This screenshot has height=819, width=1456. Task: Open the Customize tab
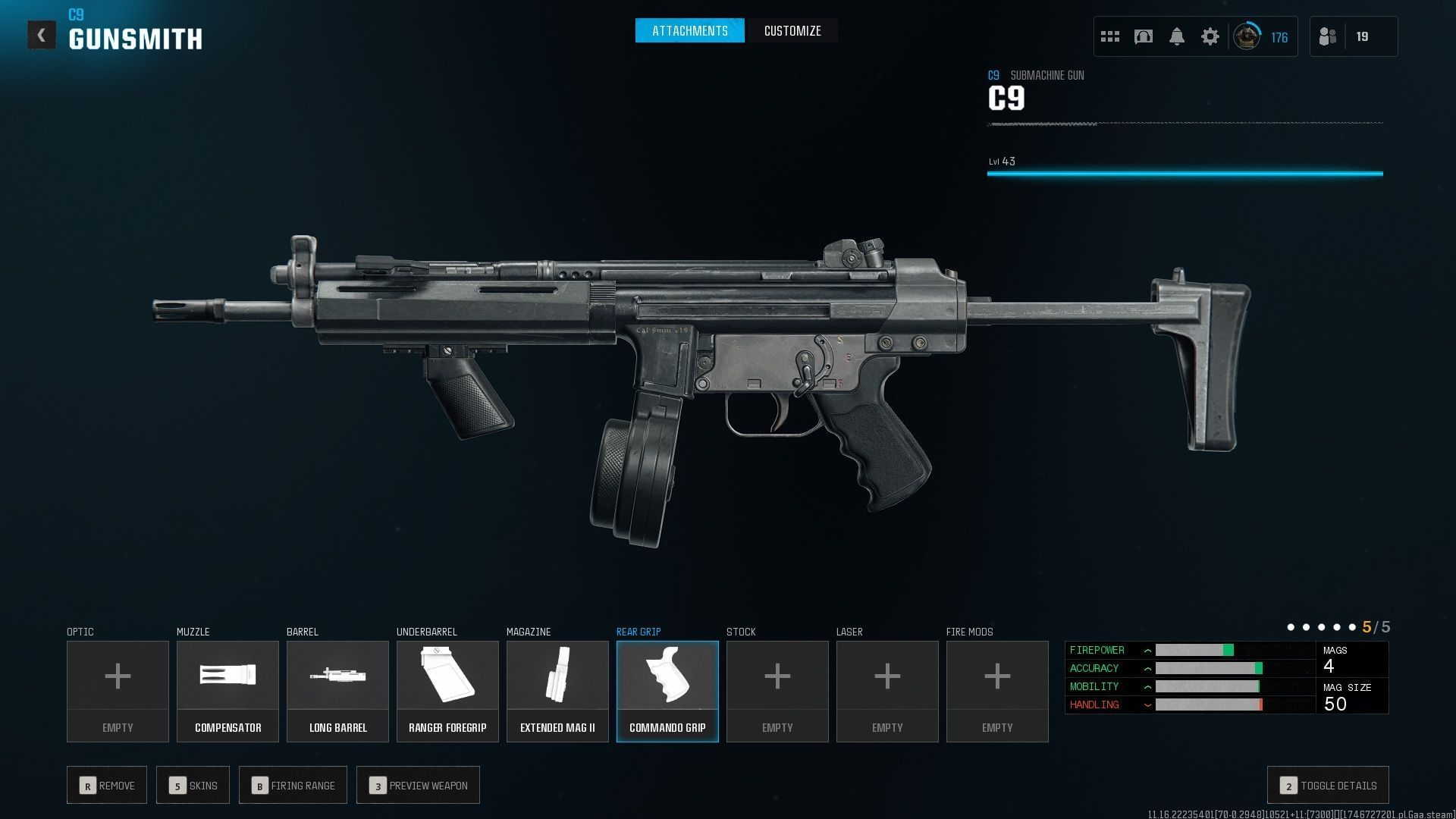(x=792, y=31)
